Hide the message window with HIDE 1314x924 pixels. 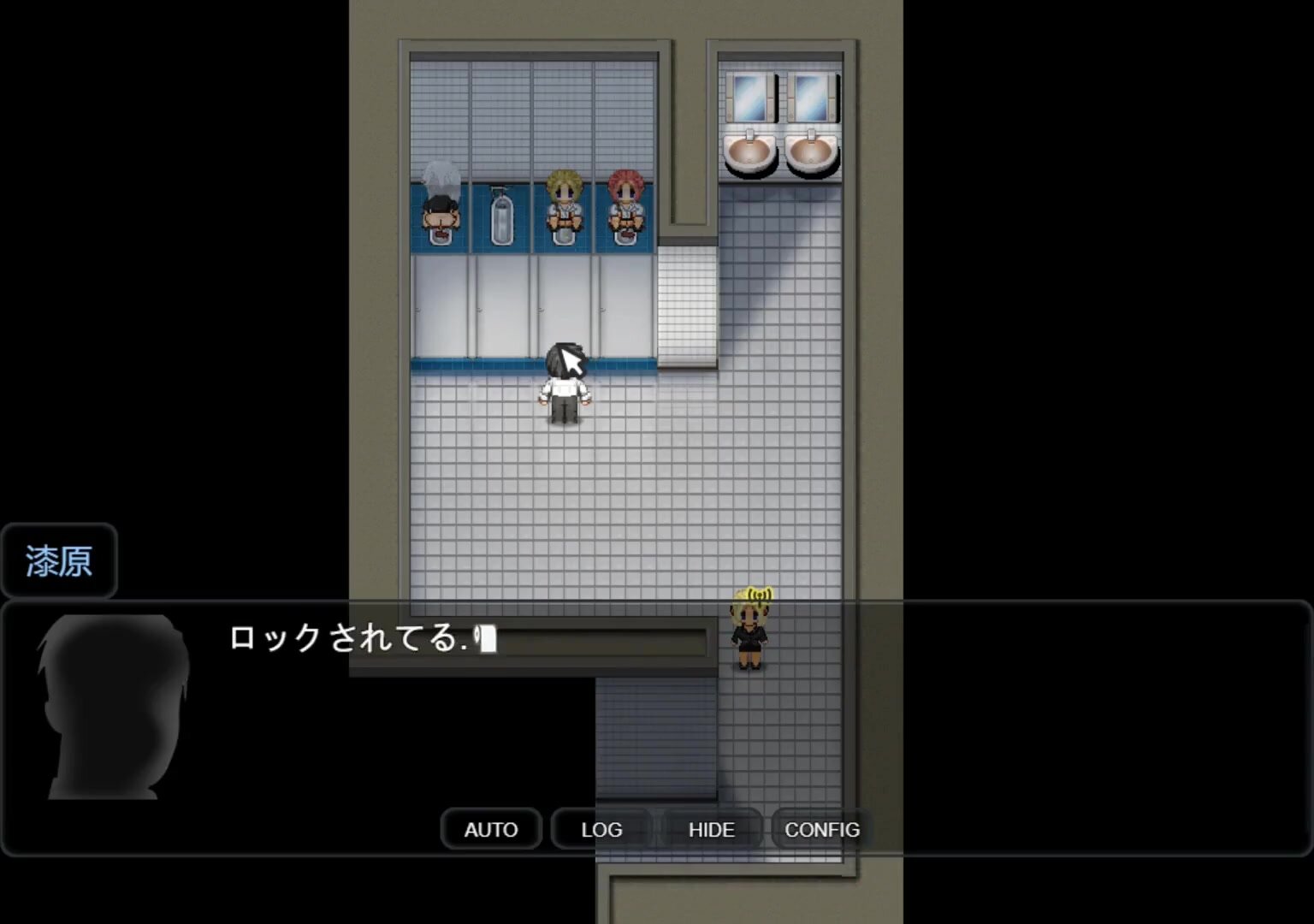[711, 829]
